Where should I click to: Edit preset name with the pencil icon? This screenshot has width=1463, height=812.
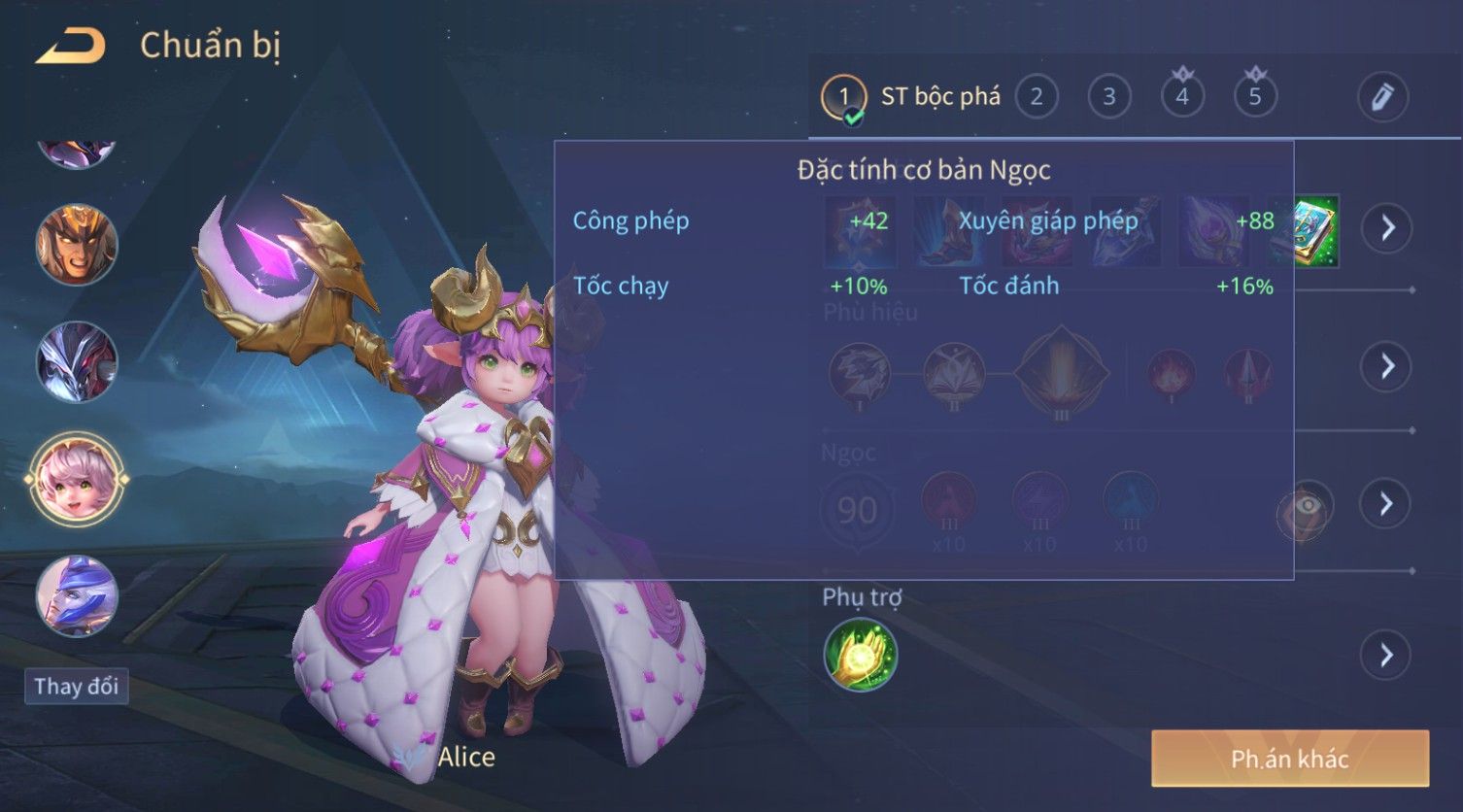(1381, 96)
